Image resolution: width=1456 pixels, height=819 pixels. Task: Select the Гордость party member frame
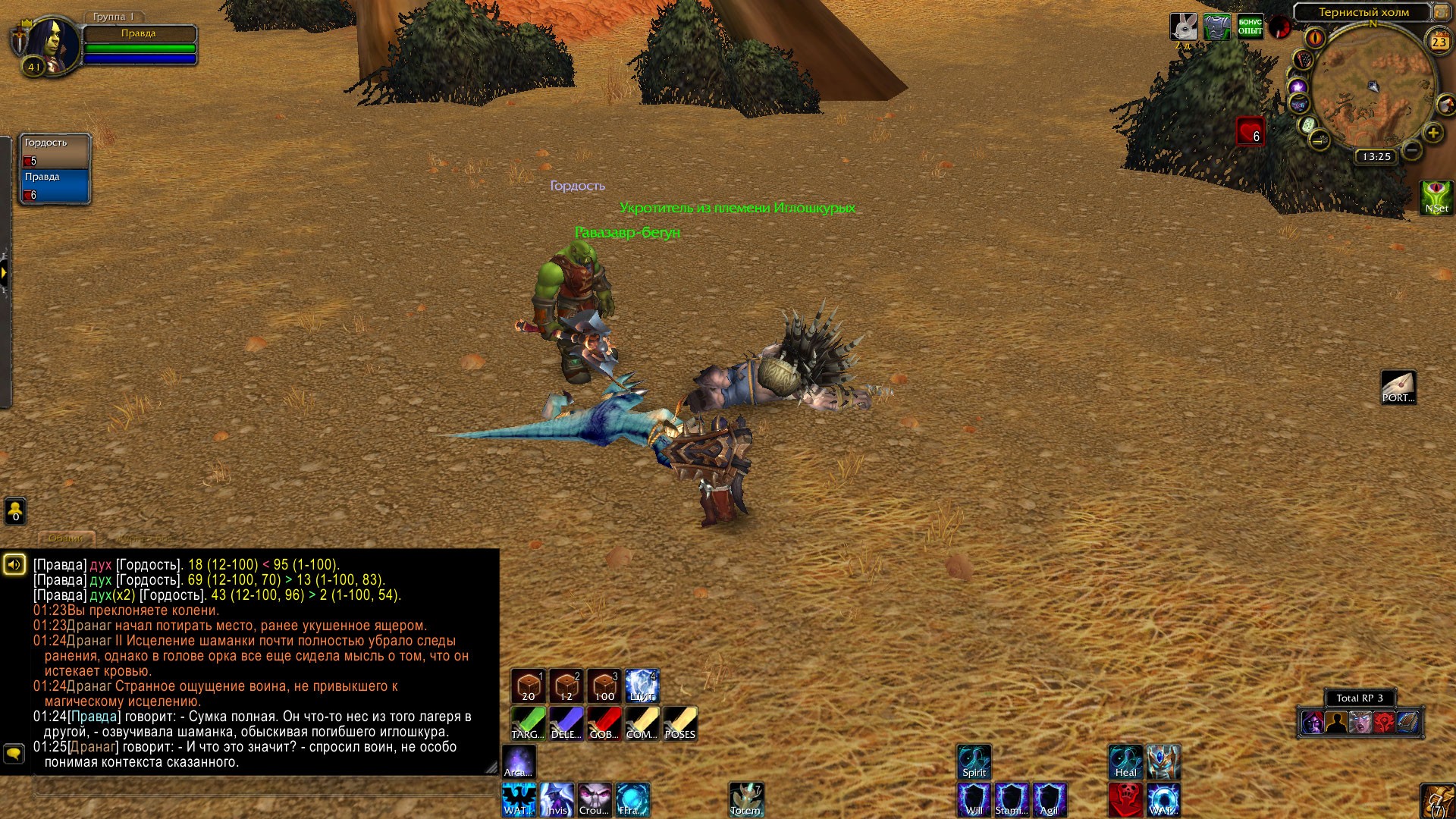click(55, 151)
